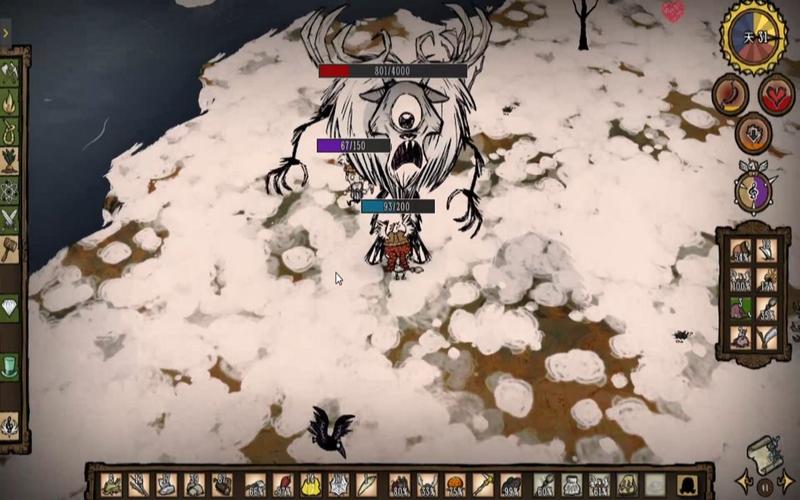
Task: Rotate the camera with the left arrow
Action: 744,482
